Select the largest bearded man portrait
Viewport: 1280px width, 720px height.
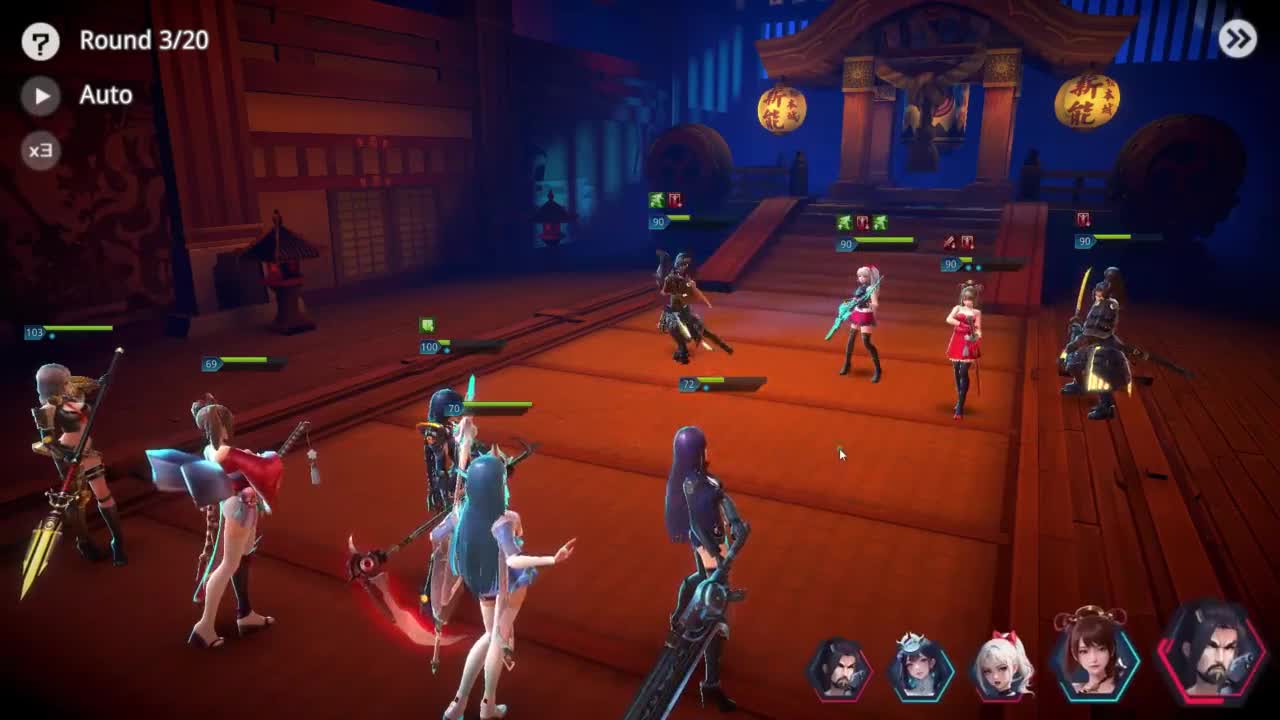tap(1211, 649)
